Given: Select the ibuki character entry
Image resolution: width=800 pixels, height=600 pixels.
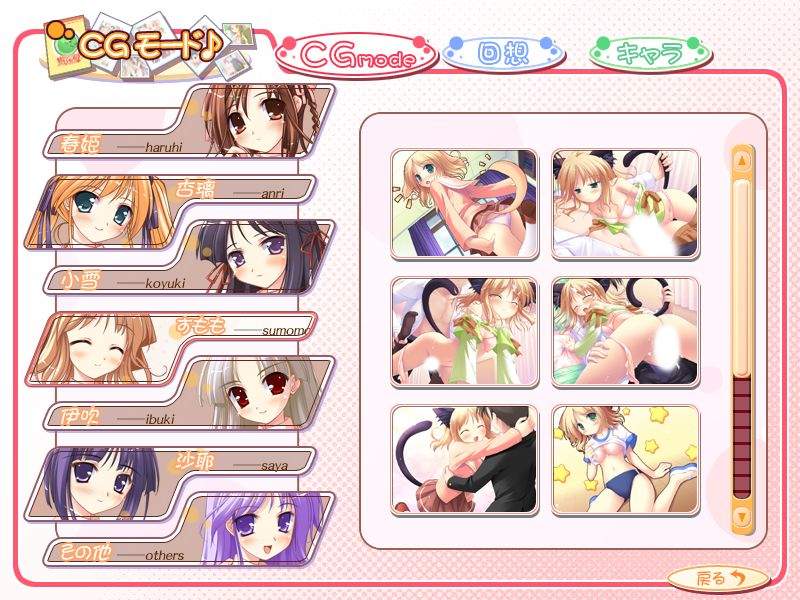Looking at the screenshot, I should tap(190, 393).
